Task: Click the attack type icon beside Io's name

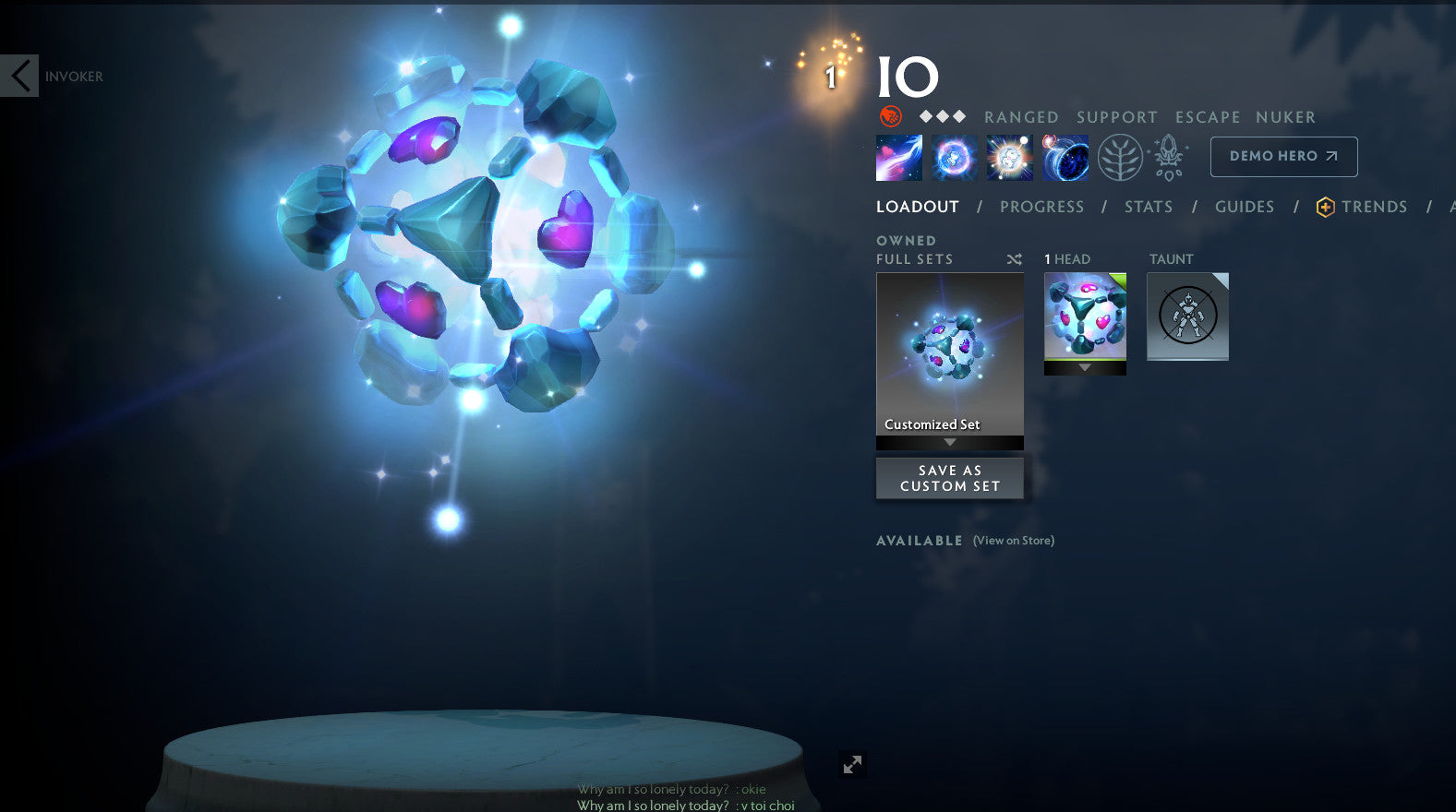Action: pyautogui.click(x=889, y=116)
